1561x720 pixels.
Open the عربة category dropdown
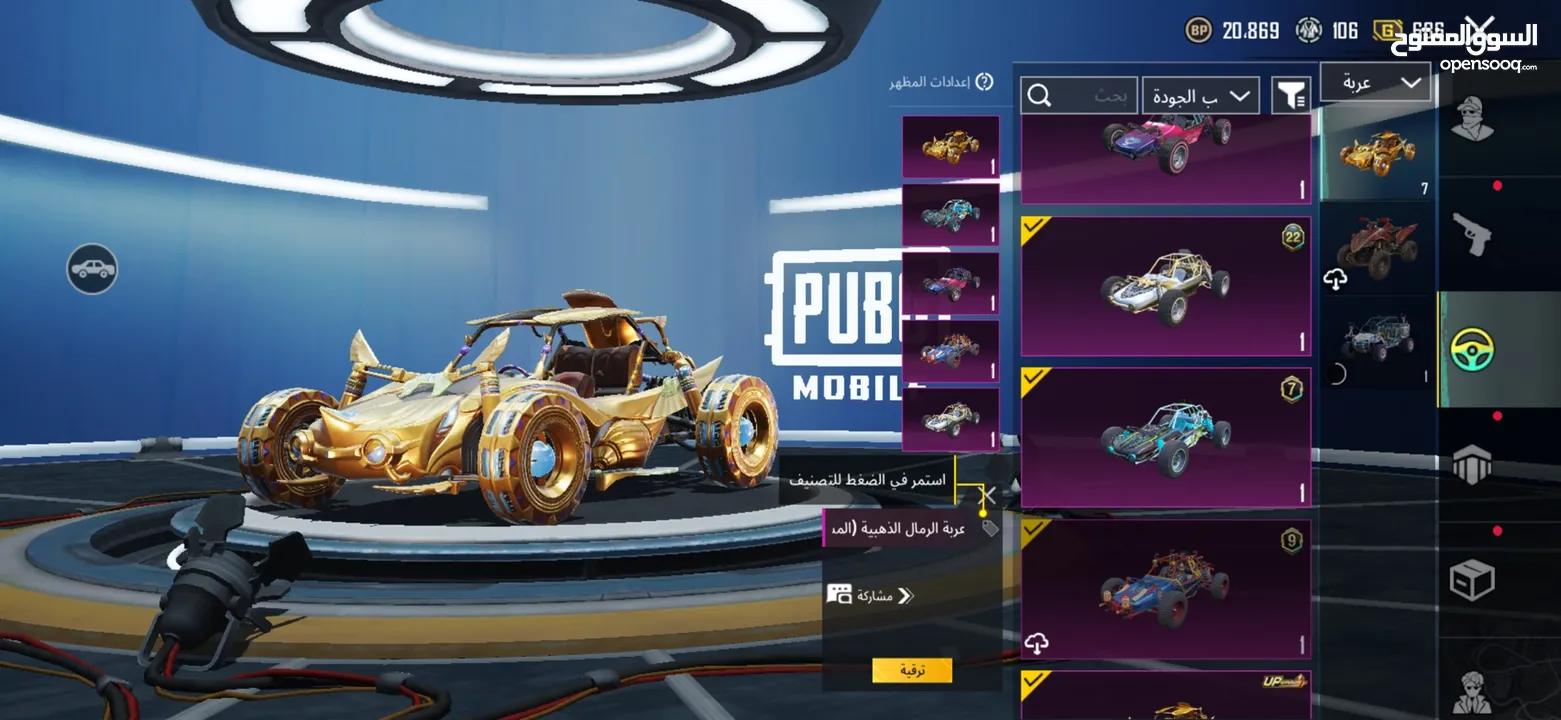coord(1375,81)
